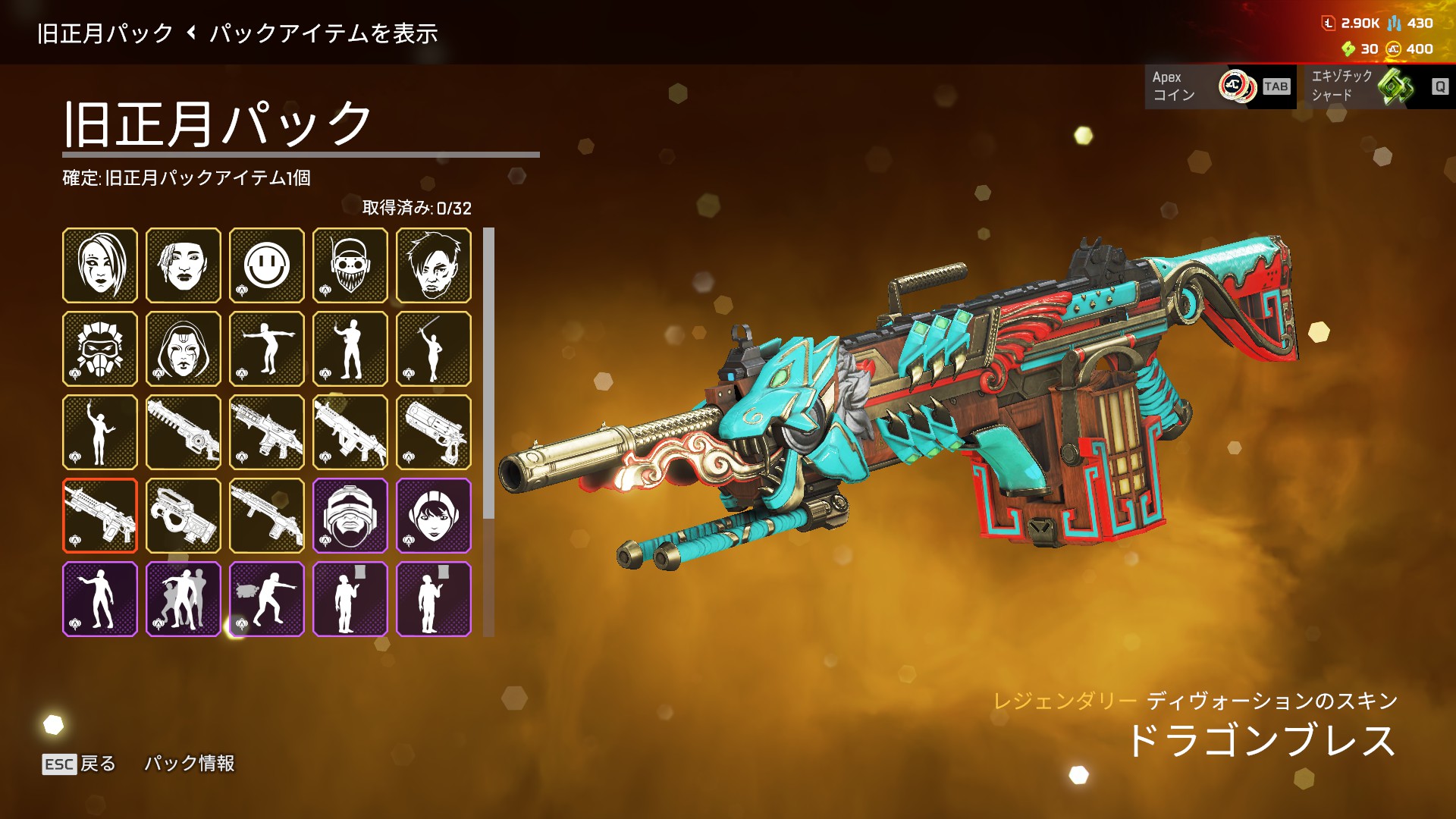1456x819 pixels.
Task: Select the revolver weapon skin tile
Action: click(x=434, y=432)
